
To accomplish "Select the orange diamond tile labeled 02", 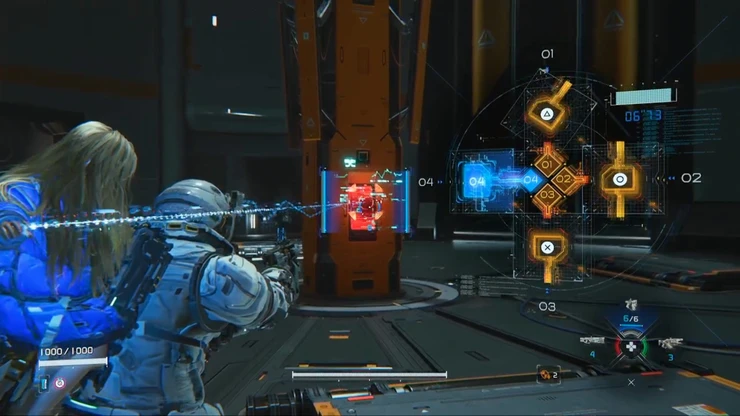I will 563,180.
